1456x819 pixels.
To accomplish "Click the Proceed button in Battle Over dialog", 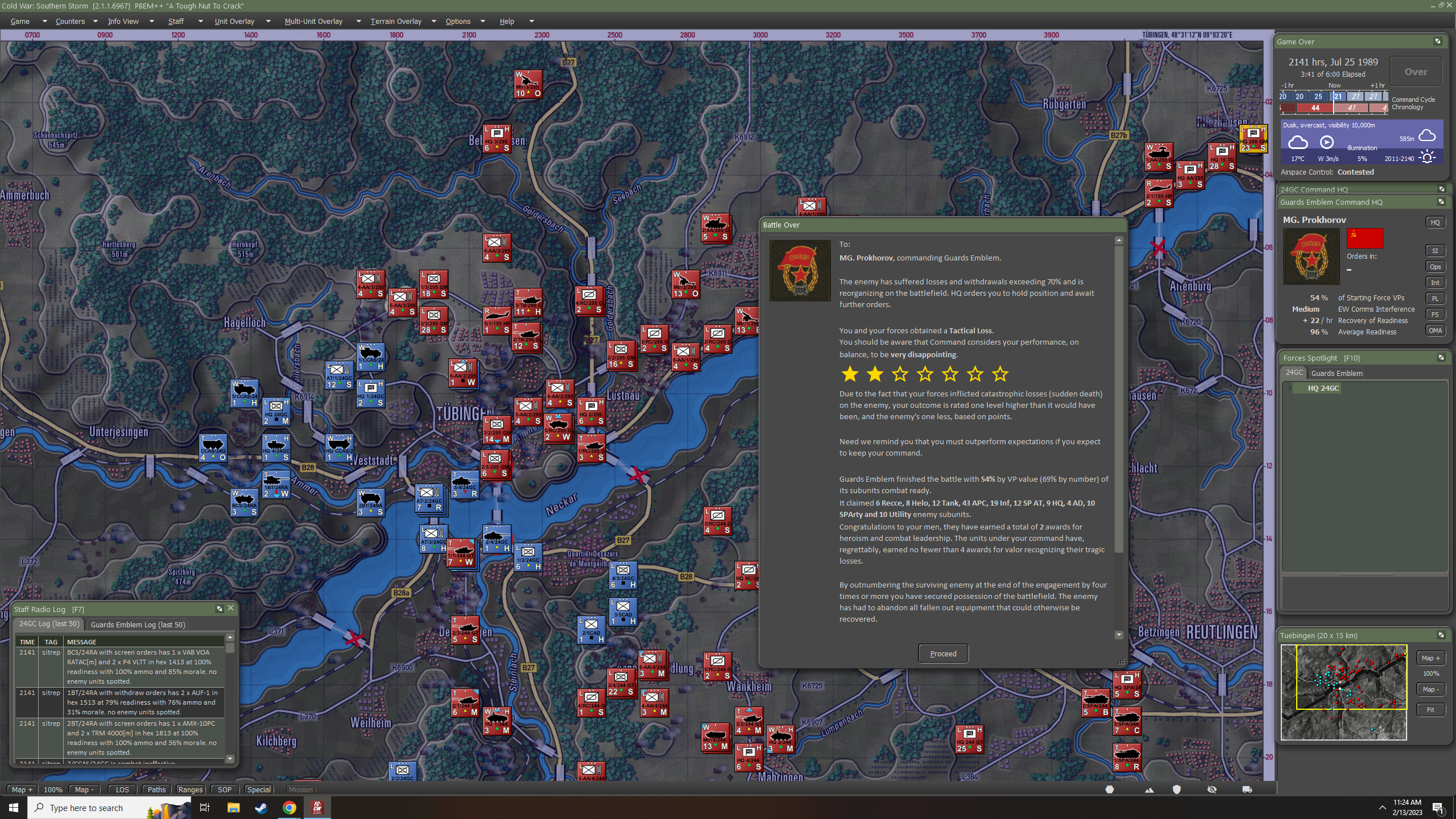I will (x=942, y=653).
